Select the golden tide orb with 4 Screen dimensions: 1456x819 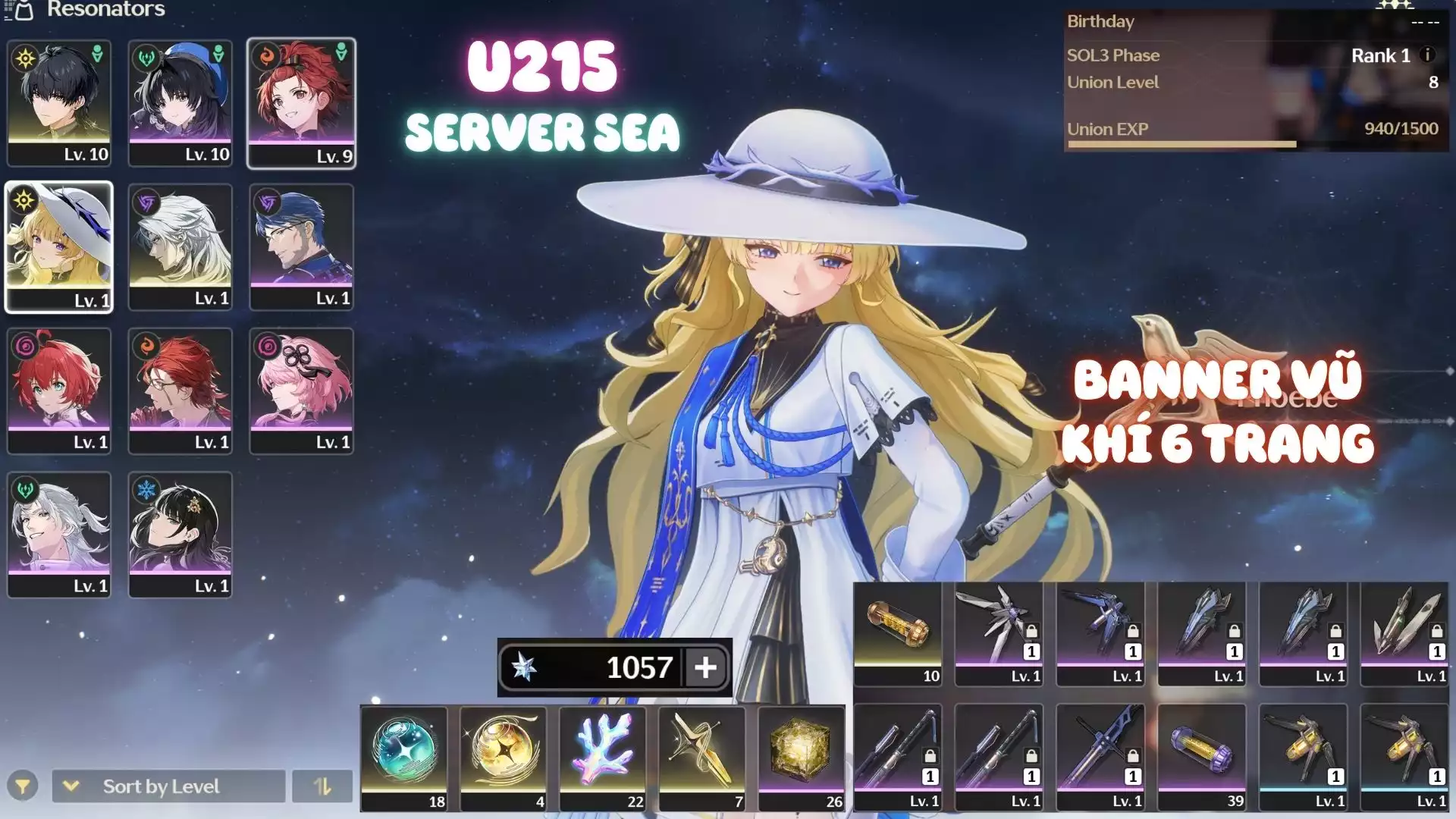point(504,757)
